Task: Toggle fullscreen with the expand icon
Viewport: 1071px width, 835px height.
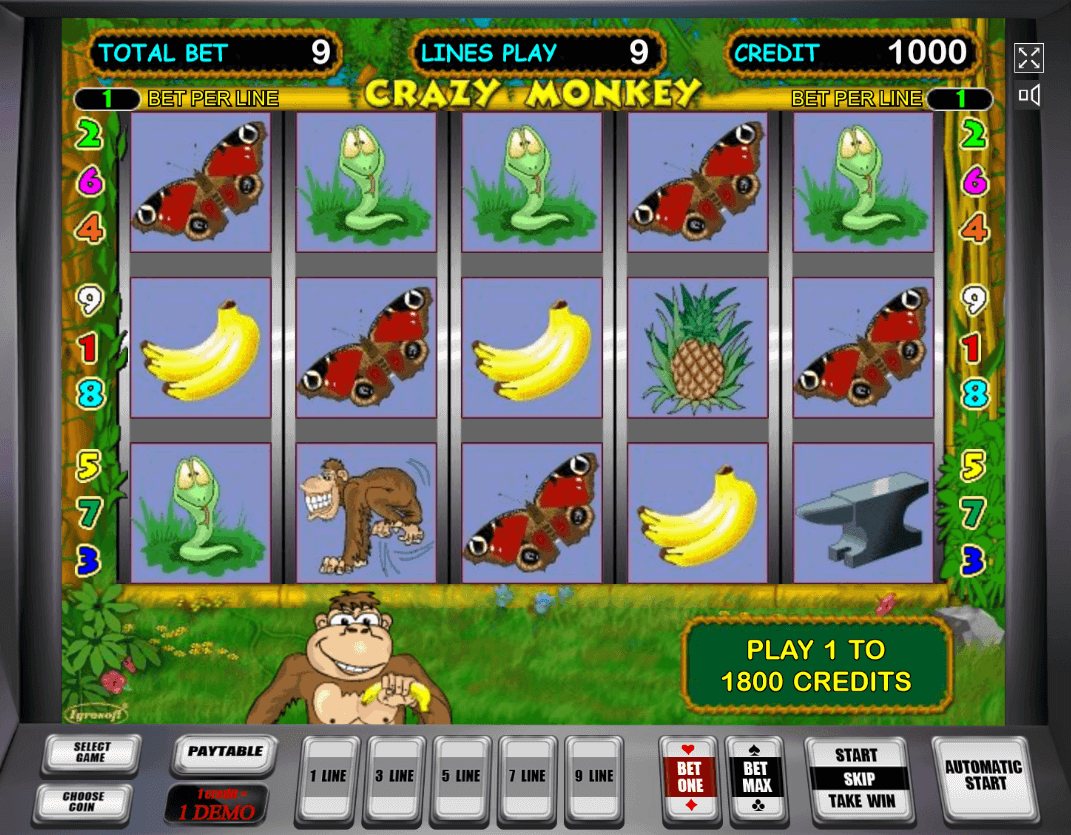Action: tap(1029, 58)
